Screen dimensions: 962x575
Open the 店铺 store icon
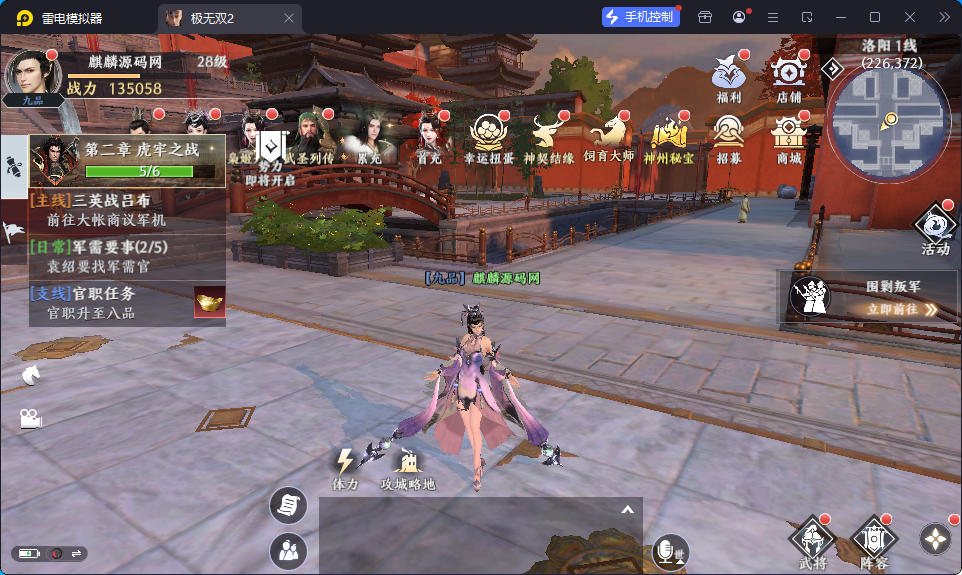click(789, 73)
